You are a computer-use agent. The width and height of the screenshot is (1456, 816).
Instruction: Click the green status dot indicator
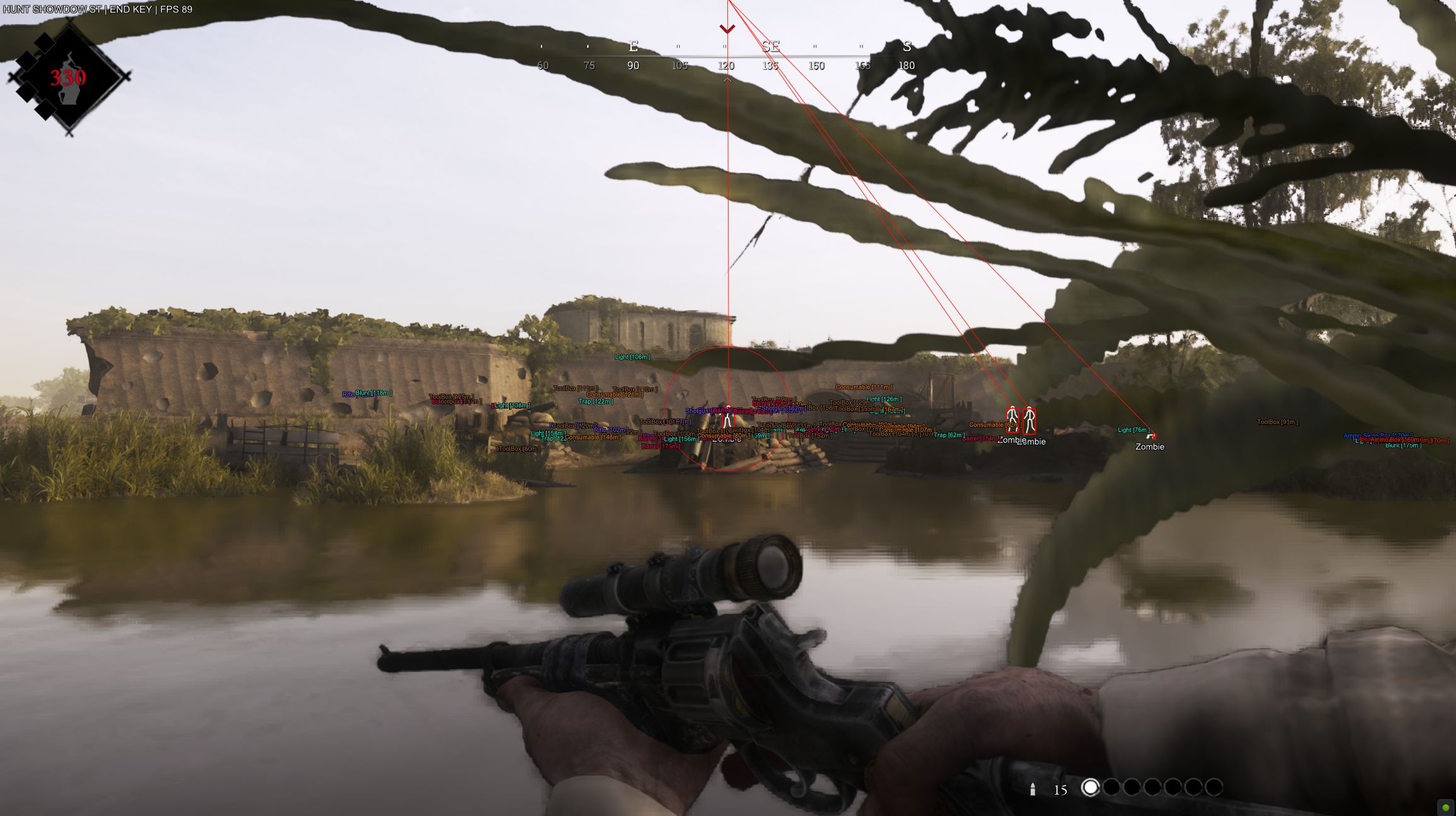point(1445,807)
